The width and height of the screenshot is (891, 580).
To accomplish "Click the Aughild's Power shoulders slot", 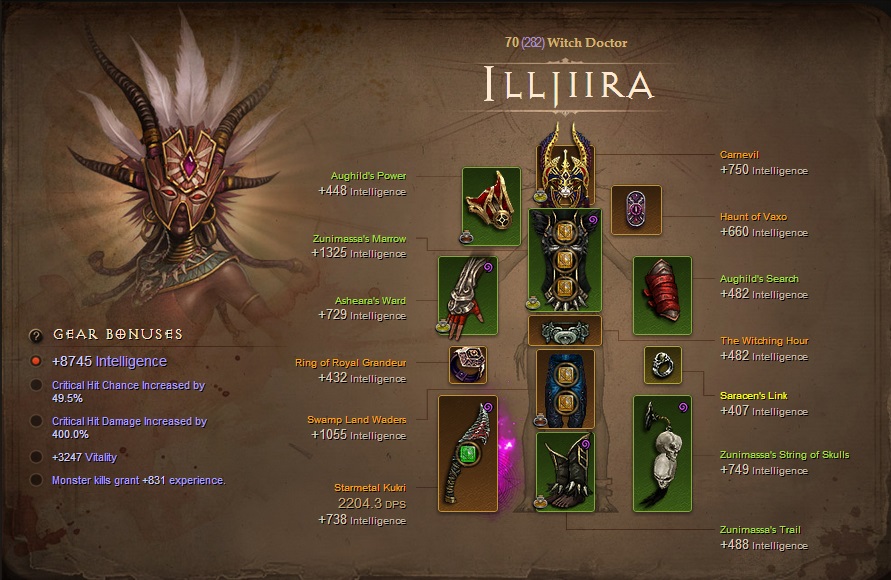I will 491,206.
